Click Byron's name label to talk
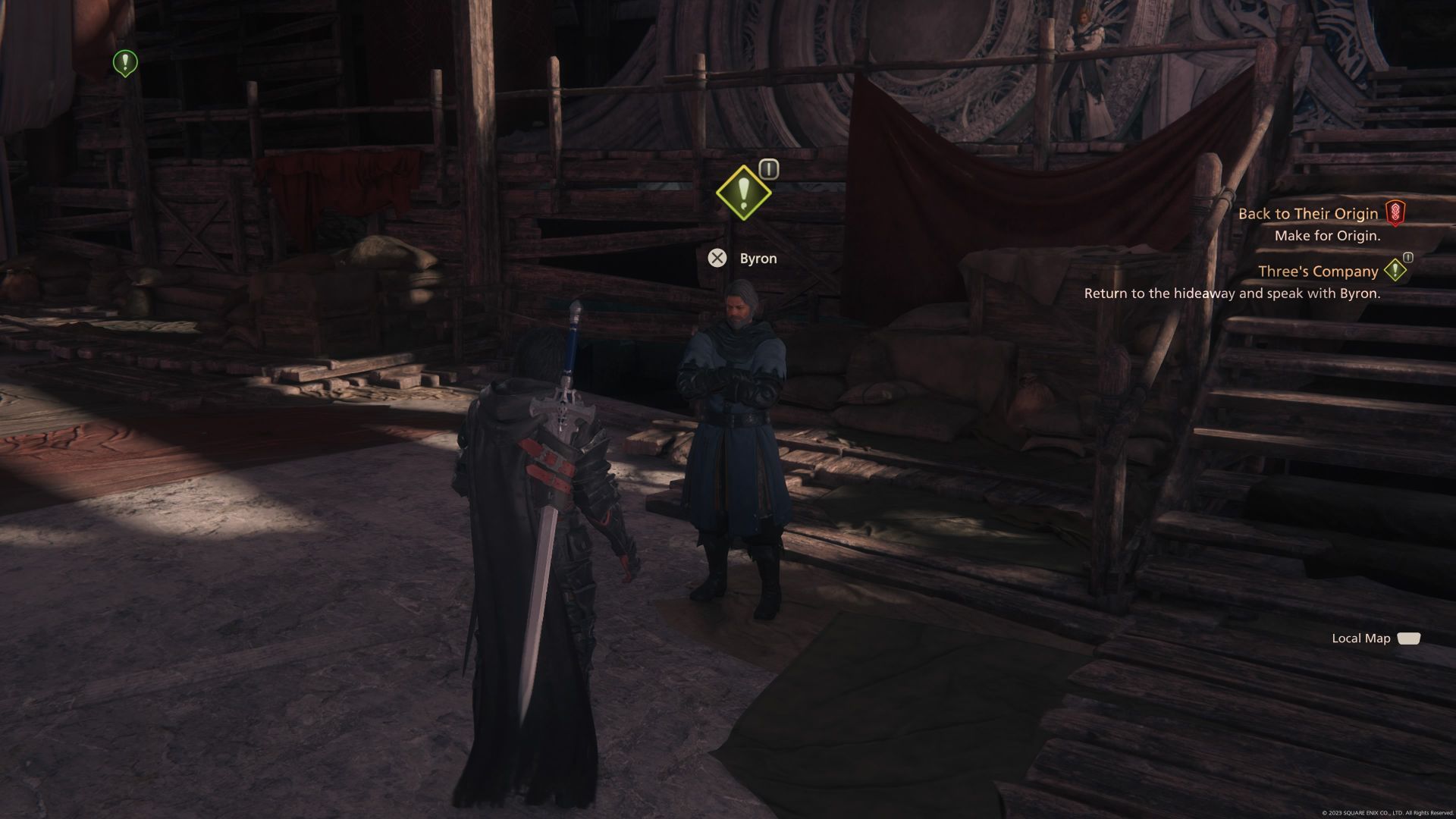Screen dimensions: 1456x819 758,258
